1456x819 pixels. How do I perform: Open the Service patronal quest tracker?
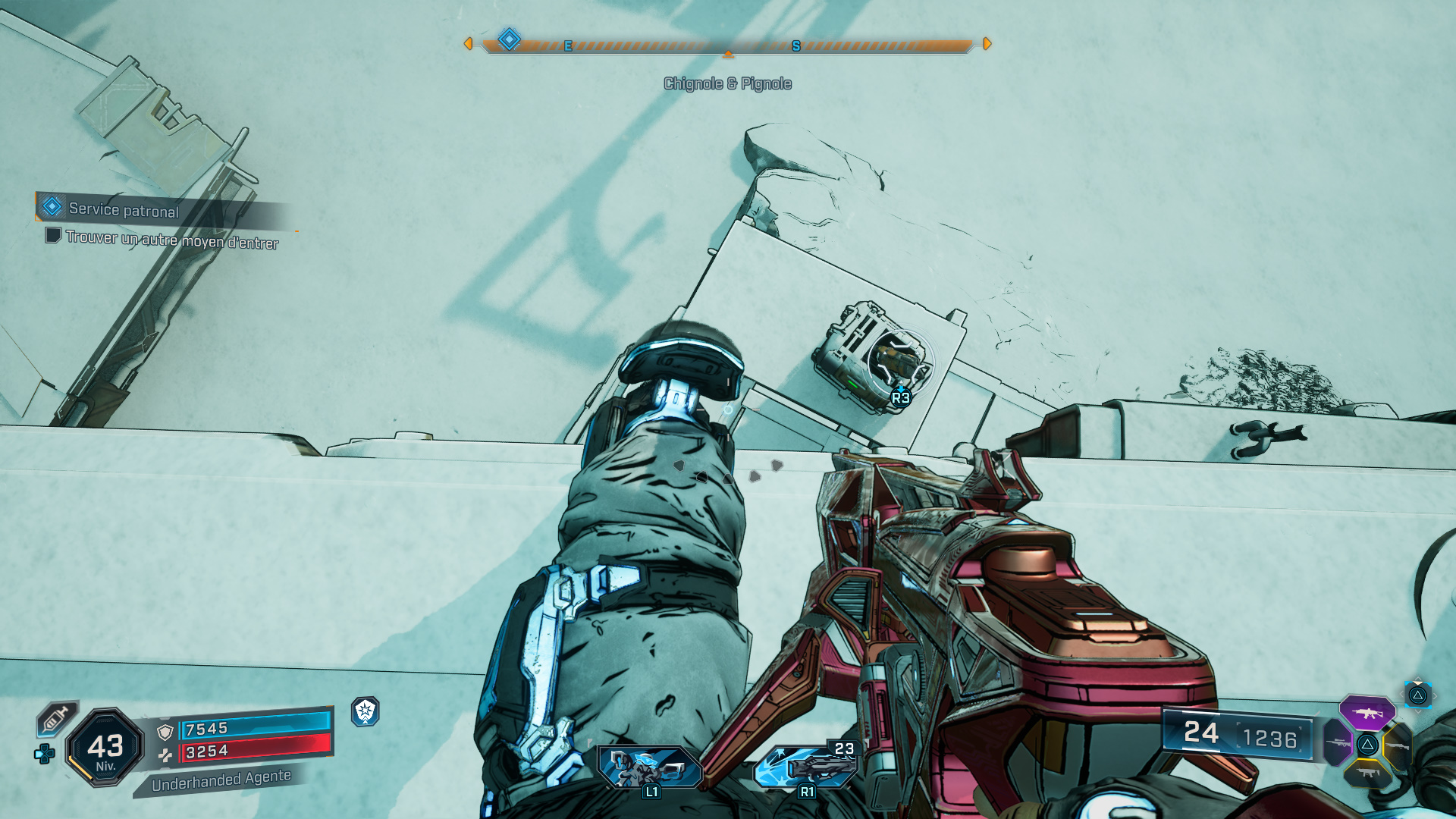124,209
